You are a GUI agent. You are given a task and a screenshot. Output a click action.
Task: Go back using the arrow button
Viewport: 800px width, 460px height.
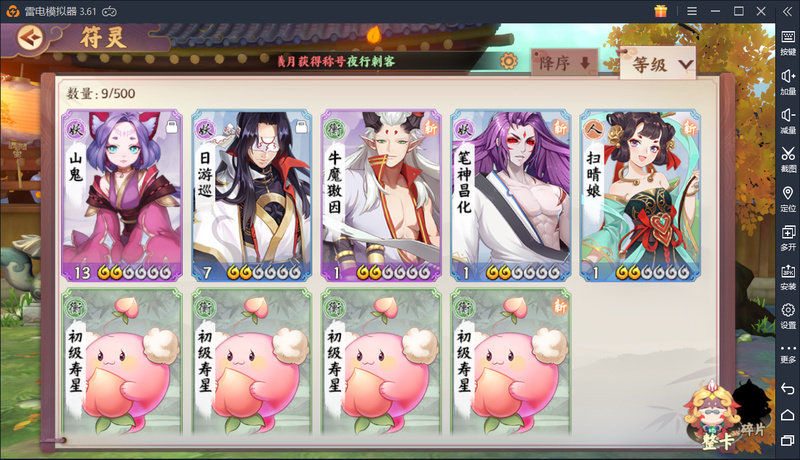pos(31,38)
